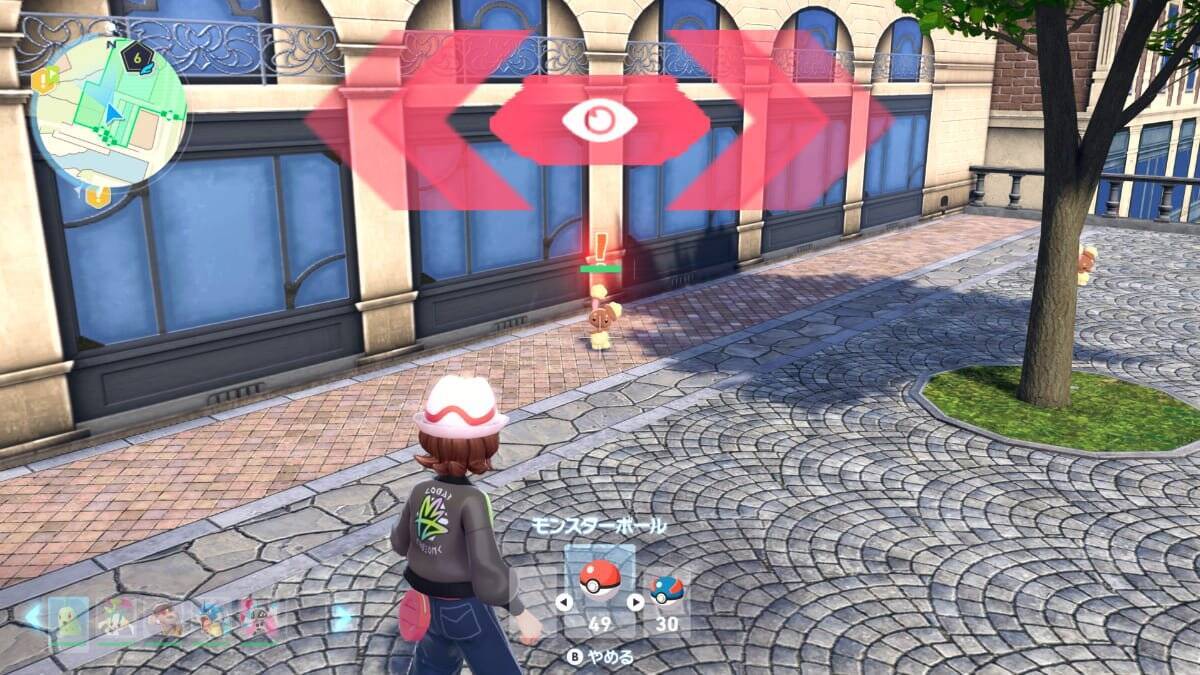Open the circular minimap
The image size is (1200, 675).
coord(108,112)
